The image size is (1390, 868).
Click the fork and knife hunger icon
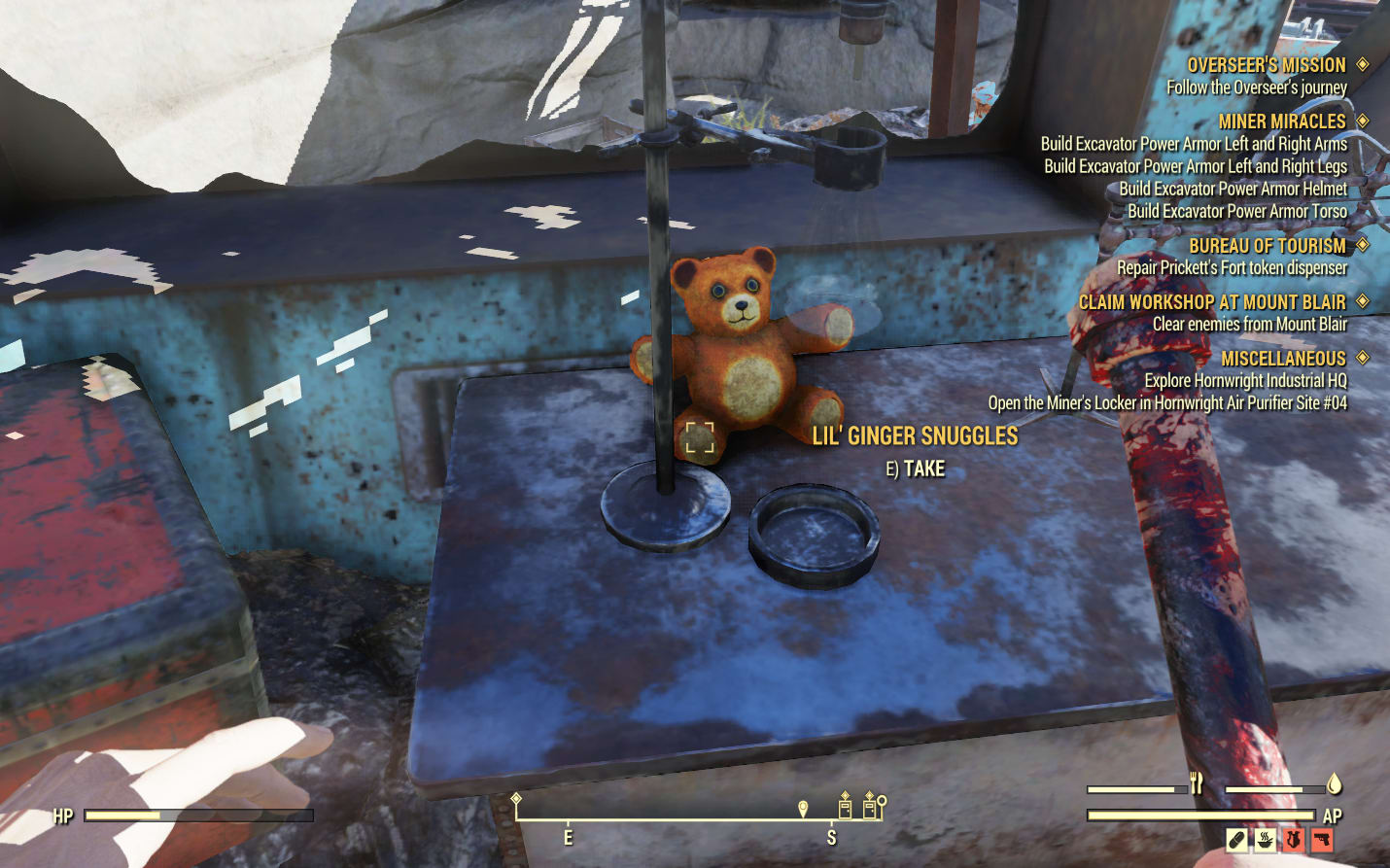pos(1197,783)
